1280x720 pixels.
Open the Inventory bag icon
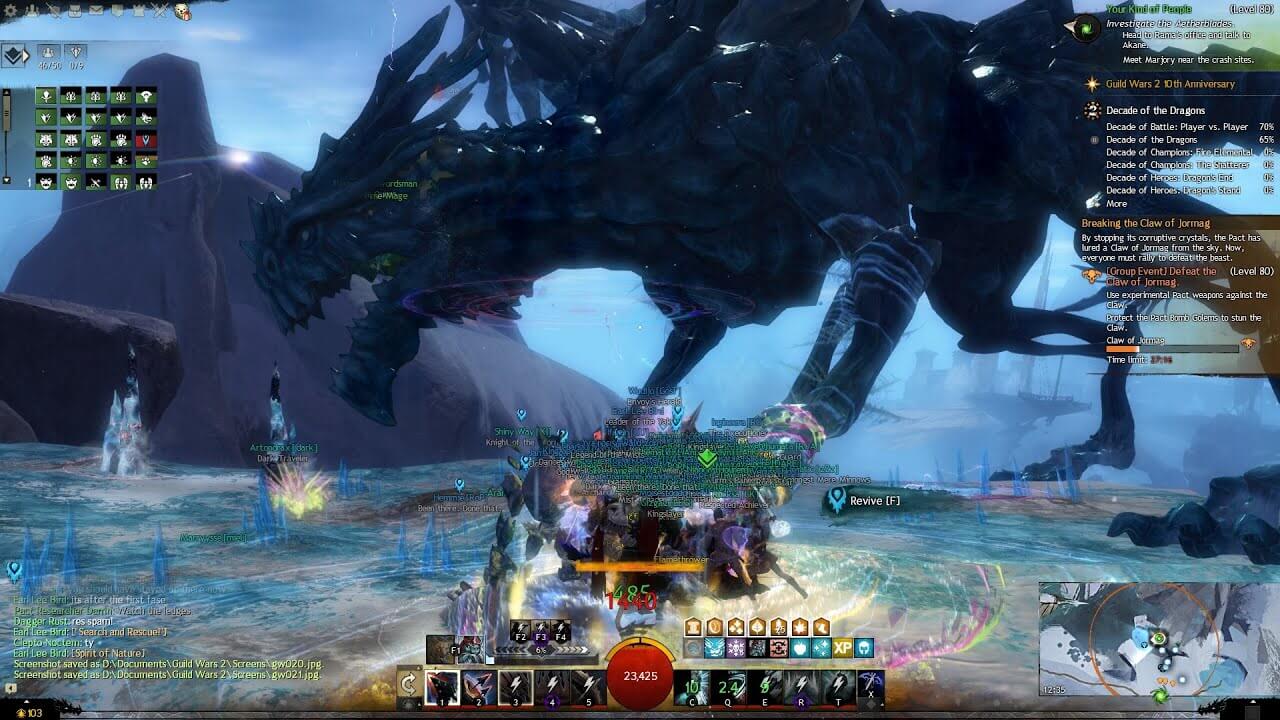(75, 11)
